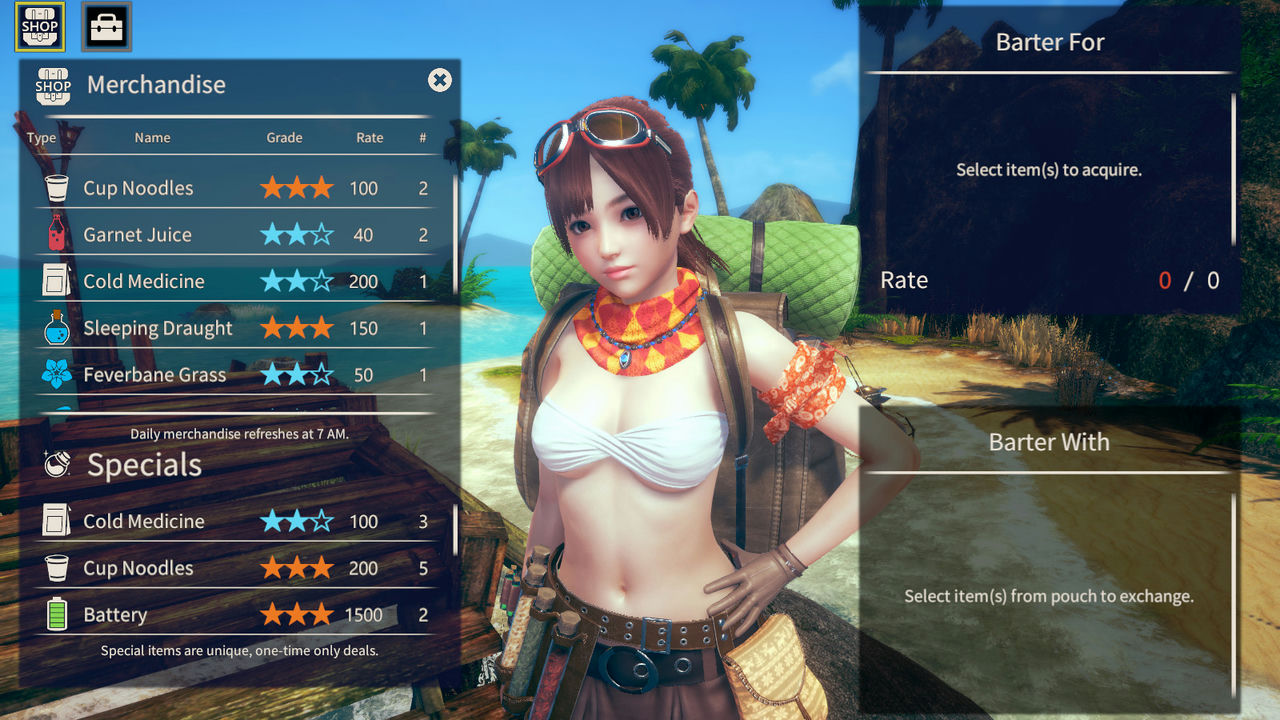The width and height of the screenshot is (1280, 720).
Task: Click the Grade column header
Action: pyautogui.click(x=284, y=137)
